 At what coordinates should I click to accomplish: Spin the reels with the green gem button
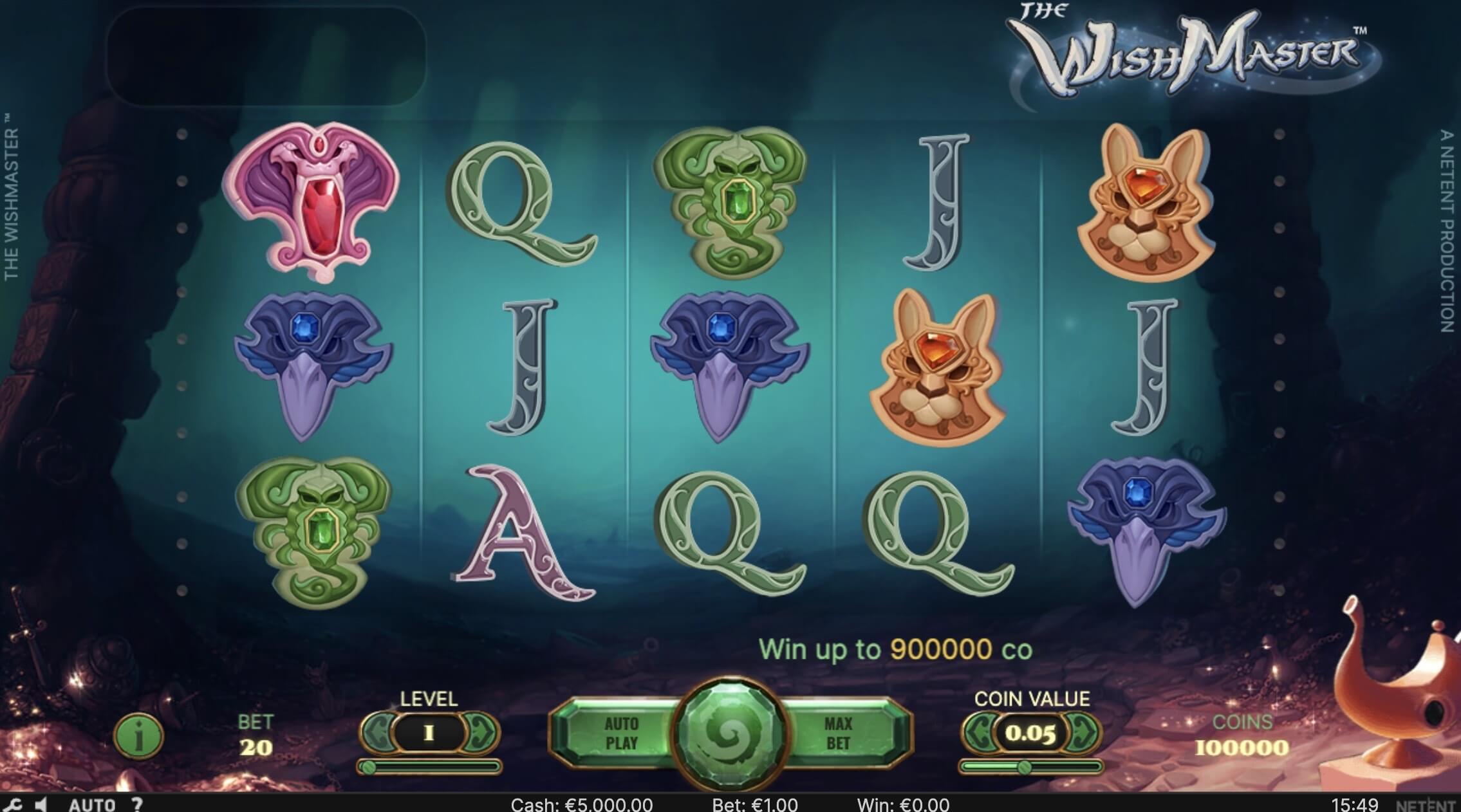pyautogui.click(x=729, y=734)
